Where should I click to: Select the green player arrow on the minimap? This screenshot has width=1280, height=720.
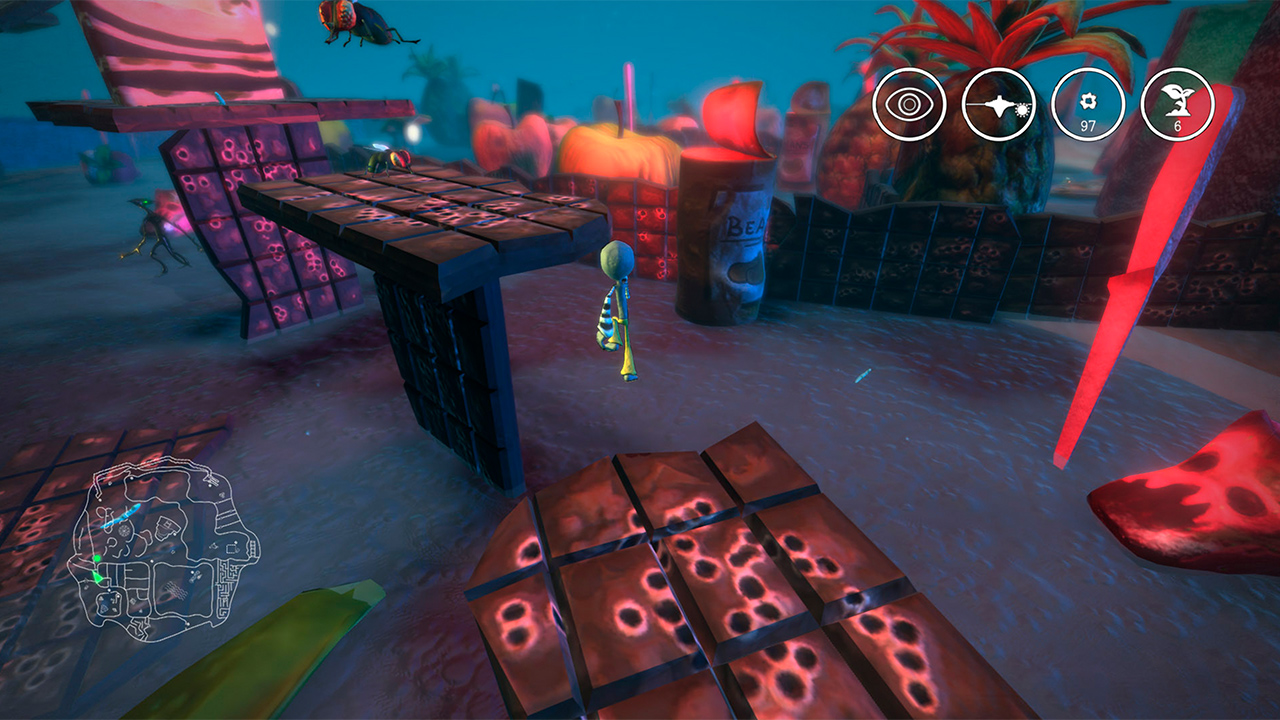[x=98, y=577]
